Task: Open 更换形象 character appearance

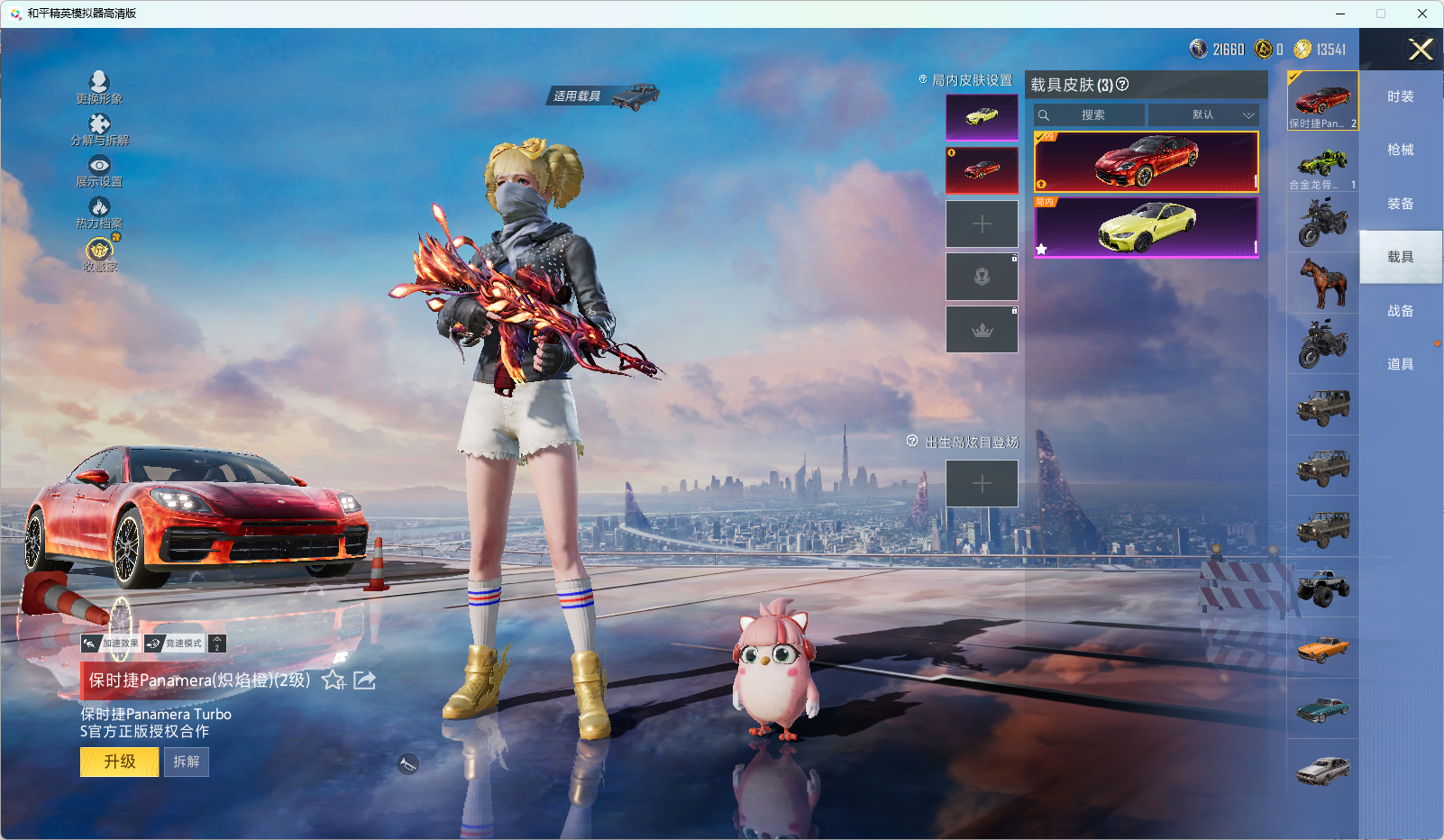Action: 99,87
